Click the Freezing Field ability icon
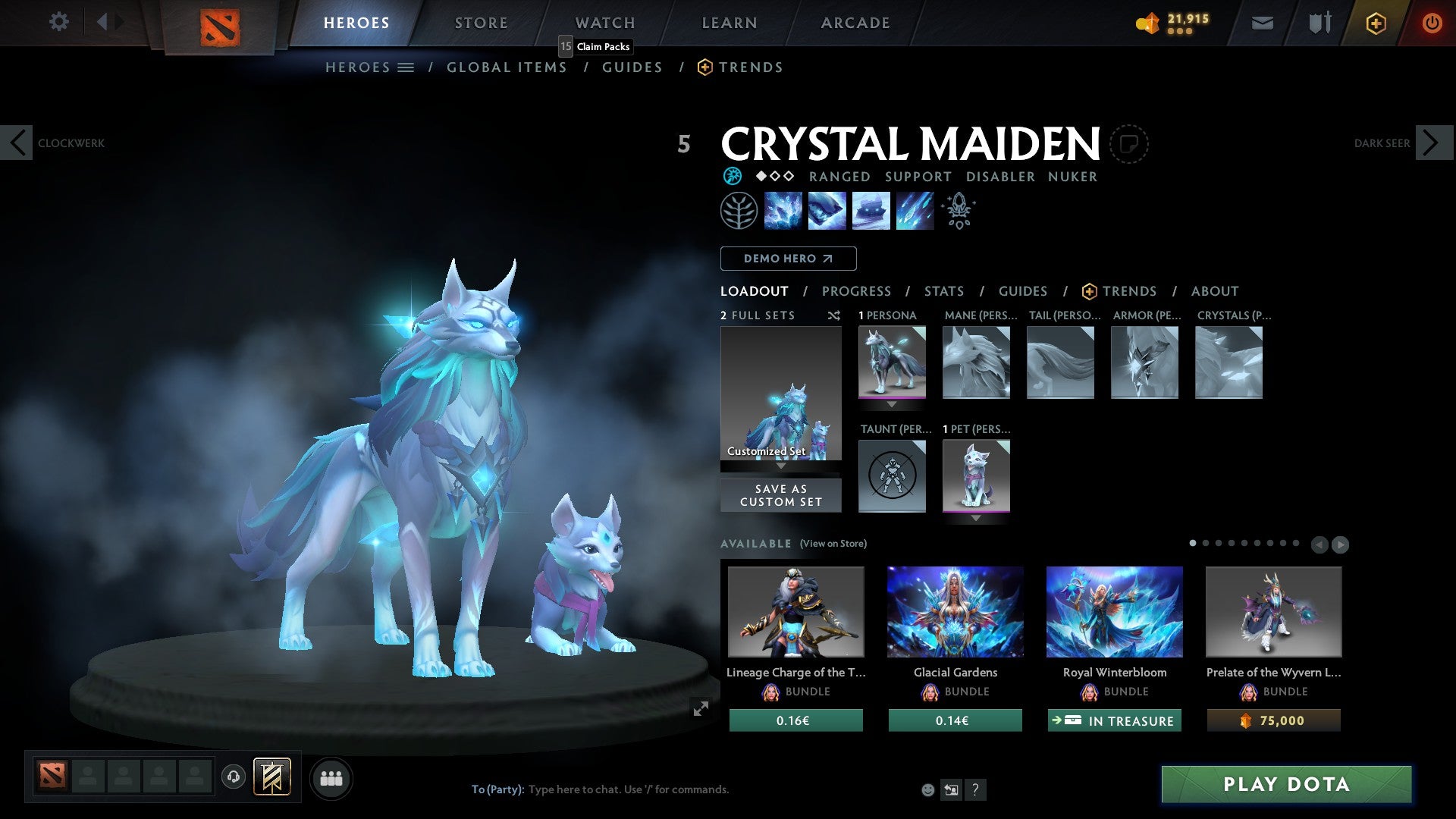Image resolution: width=1456 pixels, height=819 pixels. pyautogui.click(x=915, y=210)
